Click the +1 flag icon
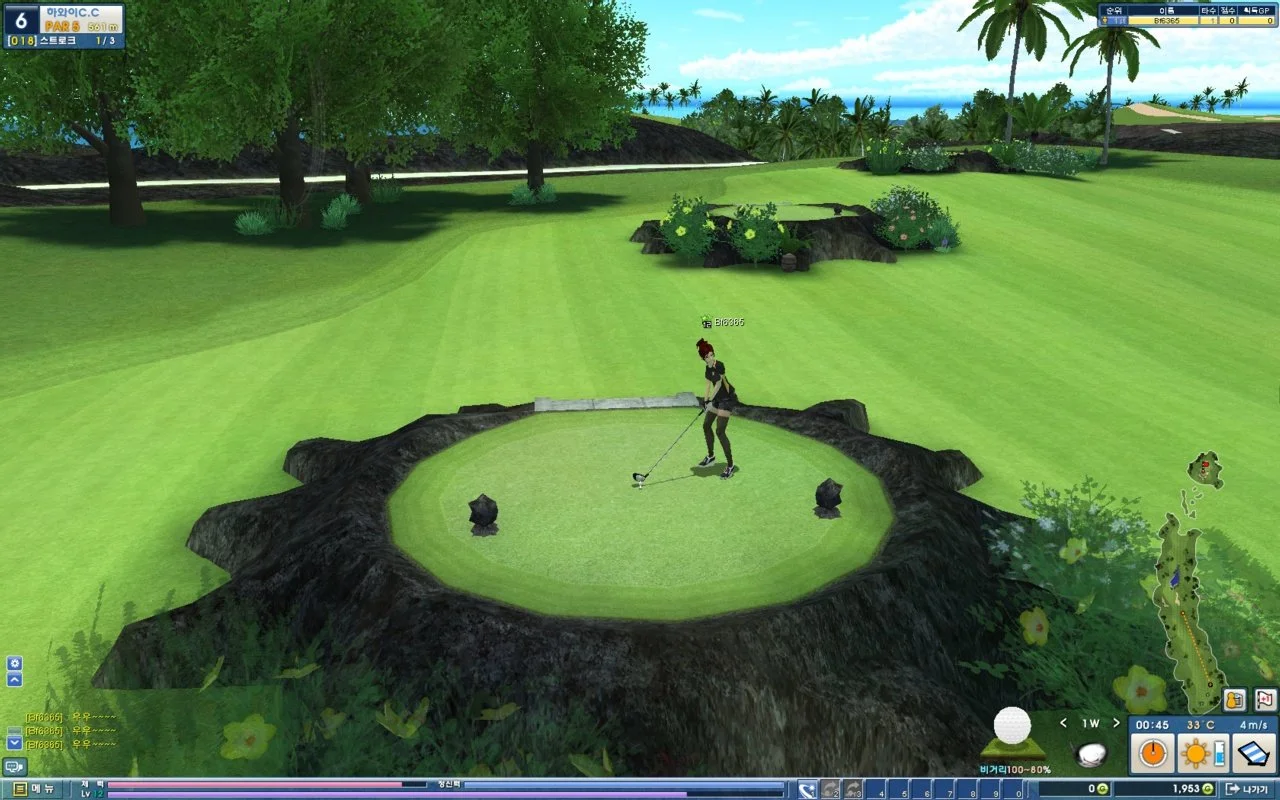This screenshot has width=1280, height=800. tap(1264, 700)
